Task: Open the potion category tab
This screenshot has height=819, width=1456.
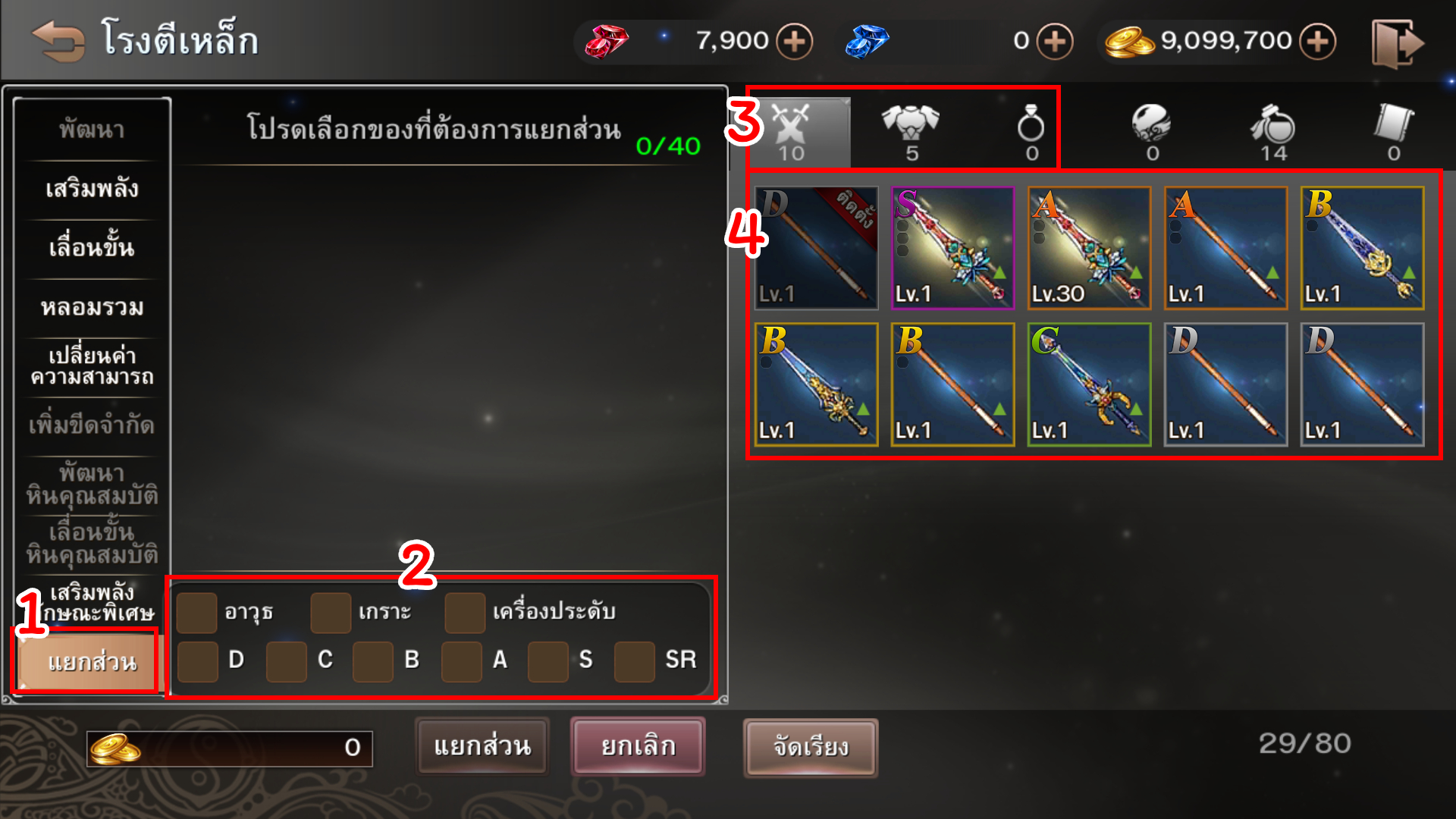Action: point(1273,130)
